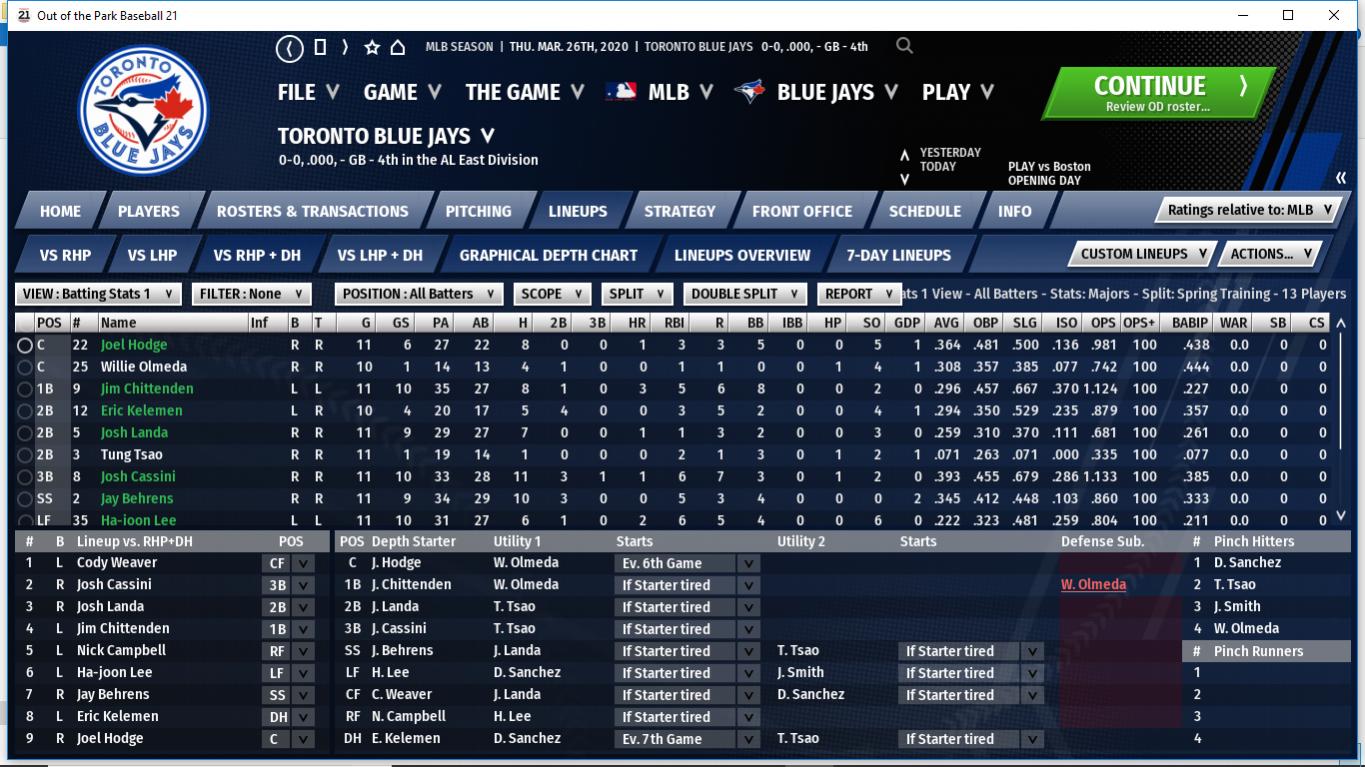Select the radio button beside Jim Chittenden
This screenshot has height=767, width=1365.
24,389
